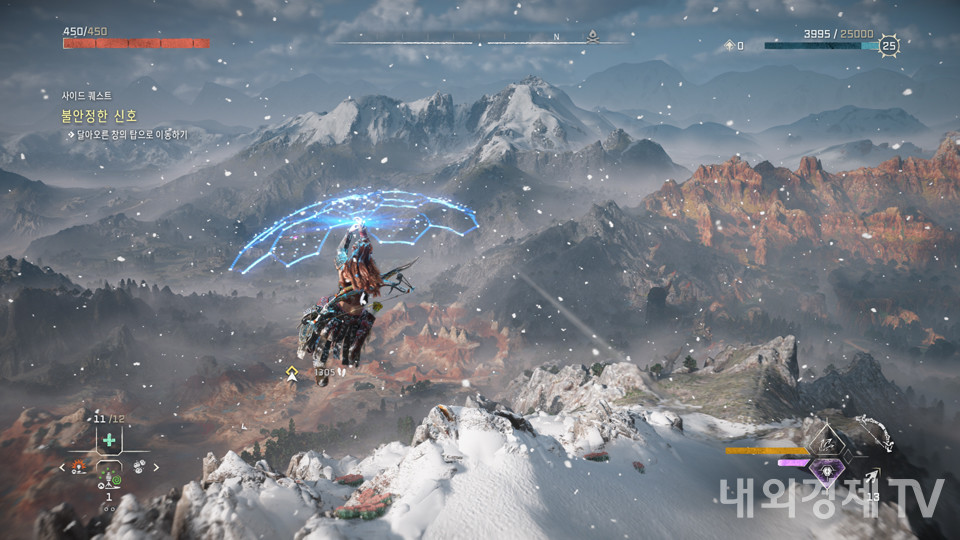Click the campfire marker on the compass
The width and height of the screenshot is (960, 540).
click(593, 37)
